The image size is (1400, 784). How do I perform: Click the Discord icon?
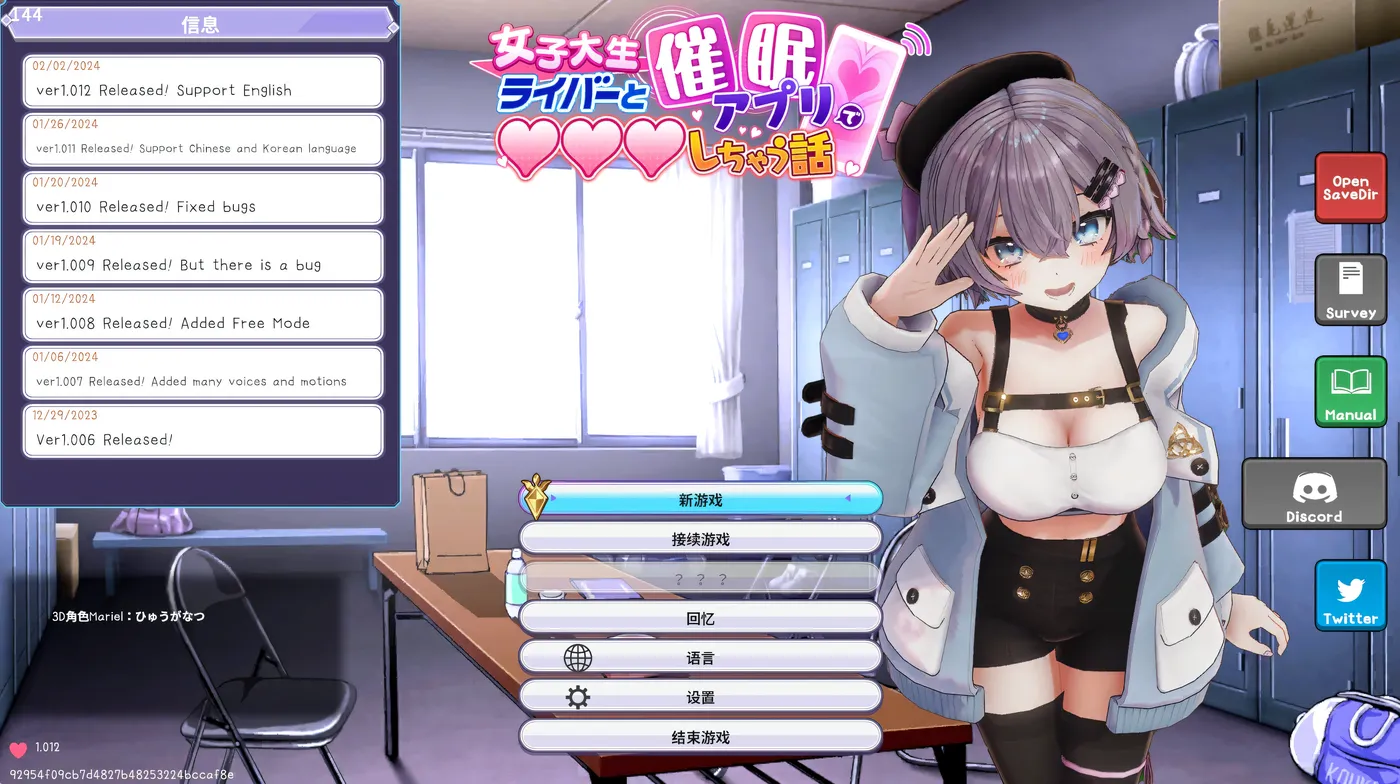1313,492
